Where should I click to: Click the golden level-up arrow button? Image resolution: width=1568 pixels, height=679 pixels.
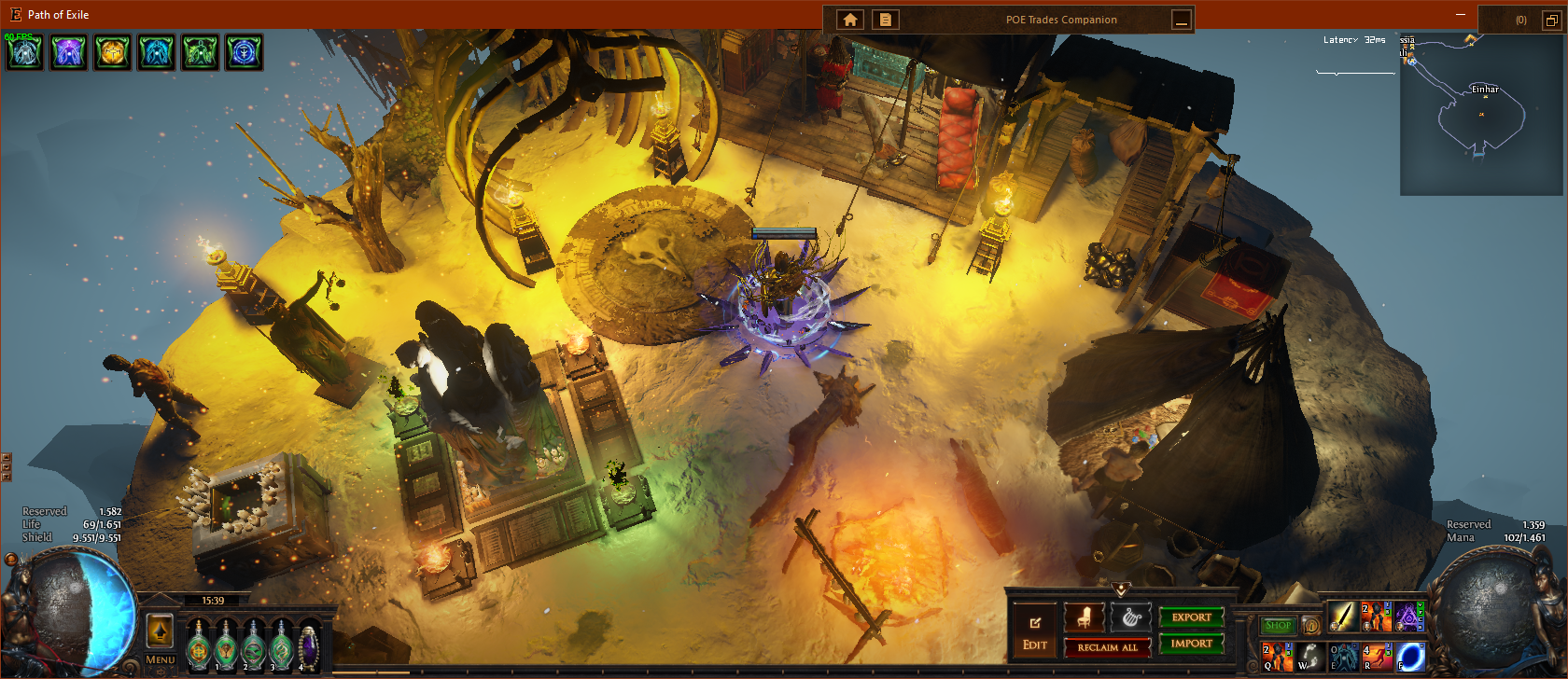coord(160,631)
